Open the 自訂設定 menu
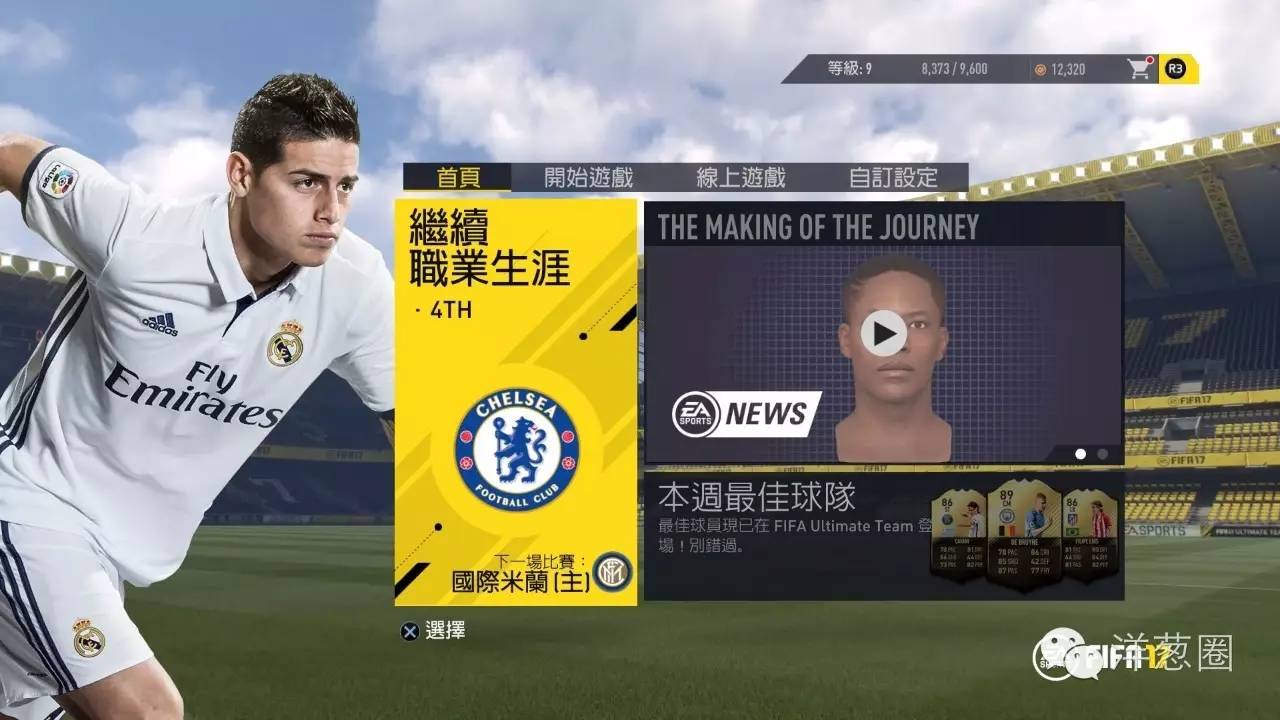The width and height of the screenshot is (1280, 720). click(x=893, y=177)
